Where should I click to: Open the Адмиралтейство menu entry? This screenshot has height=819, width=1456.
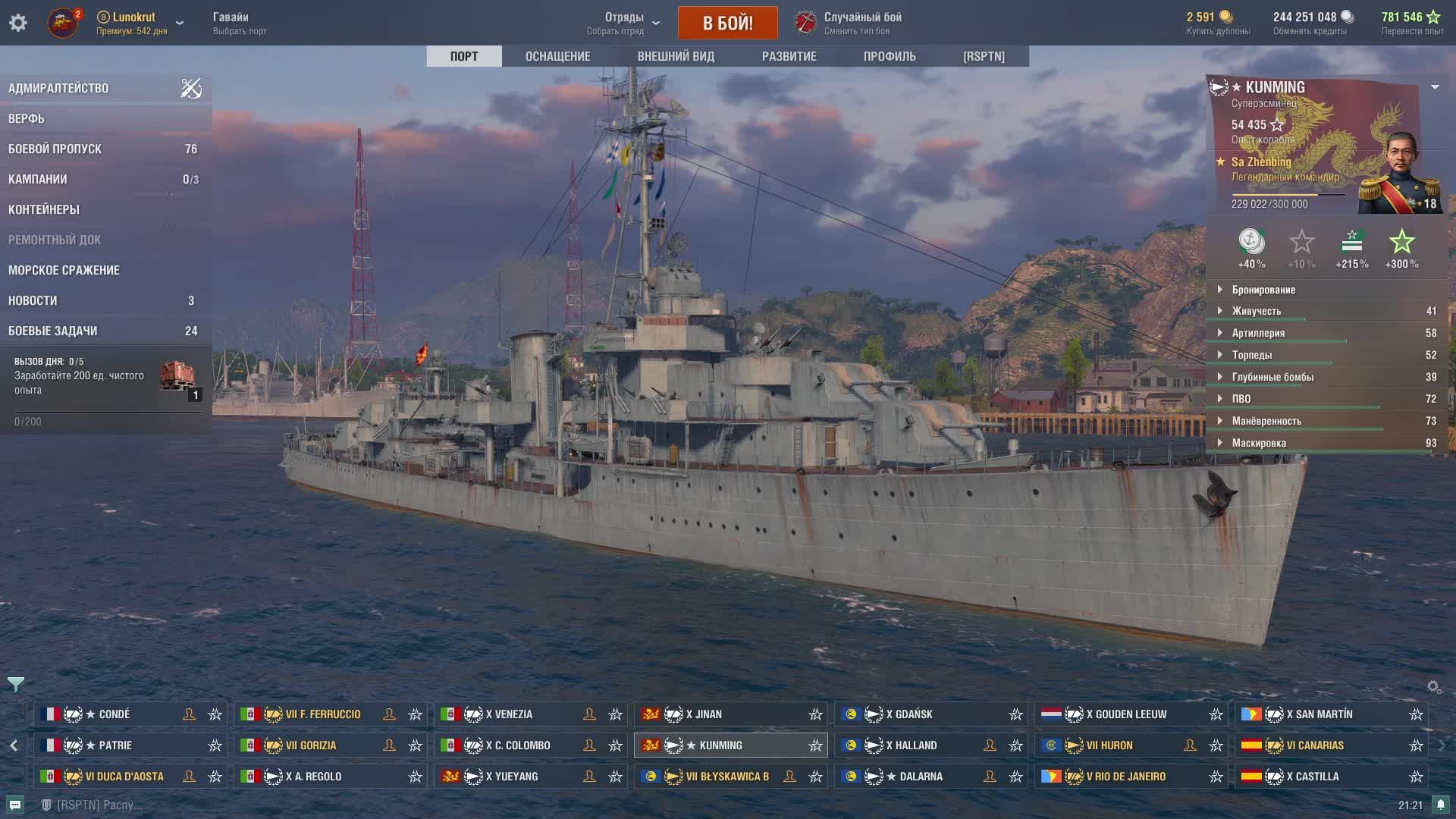[58, 88]
